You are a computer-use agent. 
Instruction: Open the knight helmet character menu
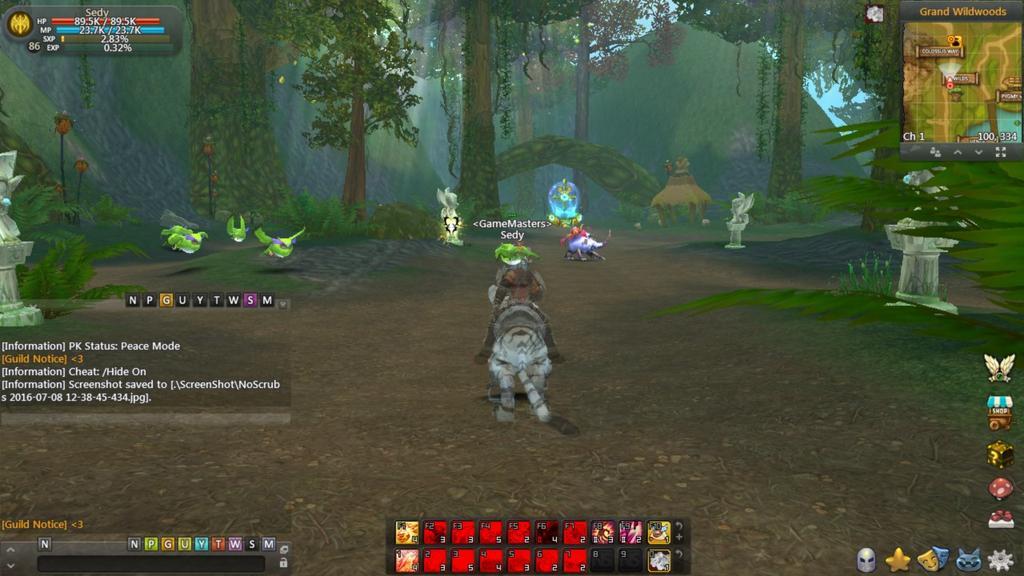tap(866, 560)
